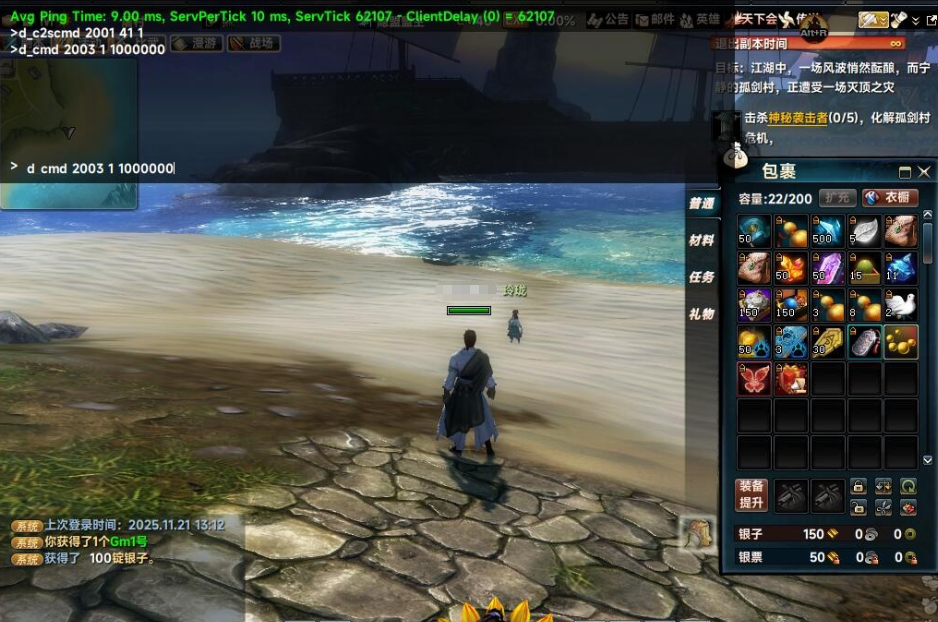Image resolution: width=938 pixels, height=622 pixels.
Task: Switch to the 材料 materials tab
Action: pyautogui.click(x=701, y=240)
